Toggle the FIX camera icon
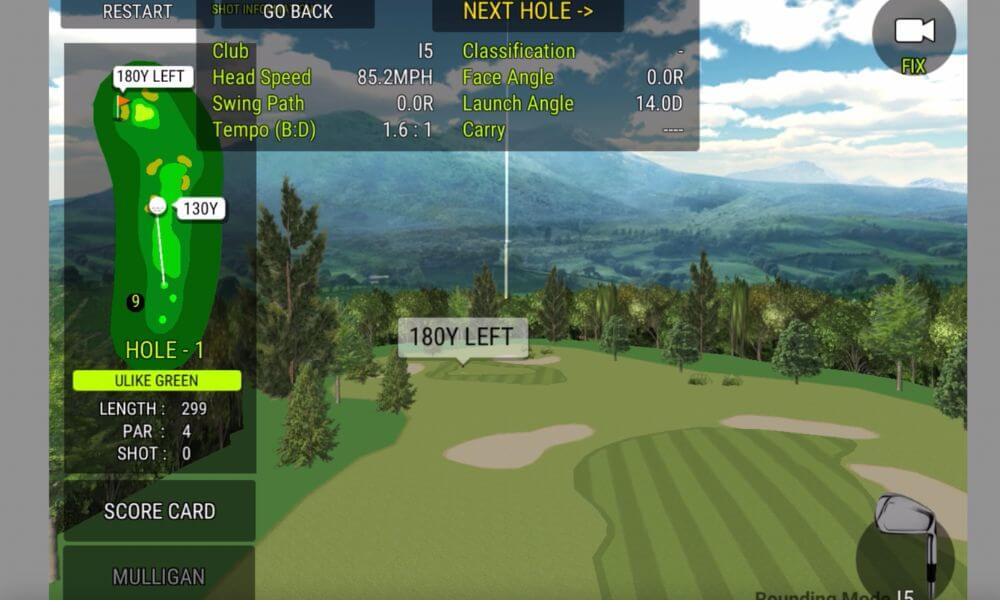The height and width of the screenshot is (600, 1000). pyautogui.click(x=913, y=38)
